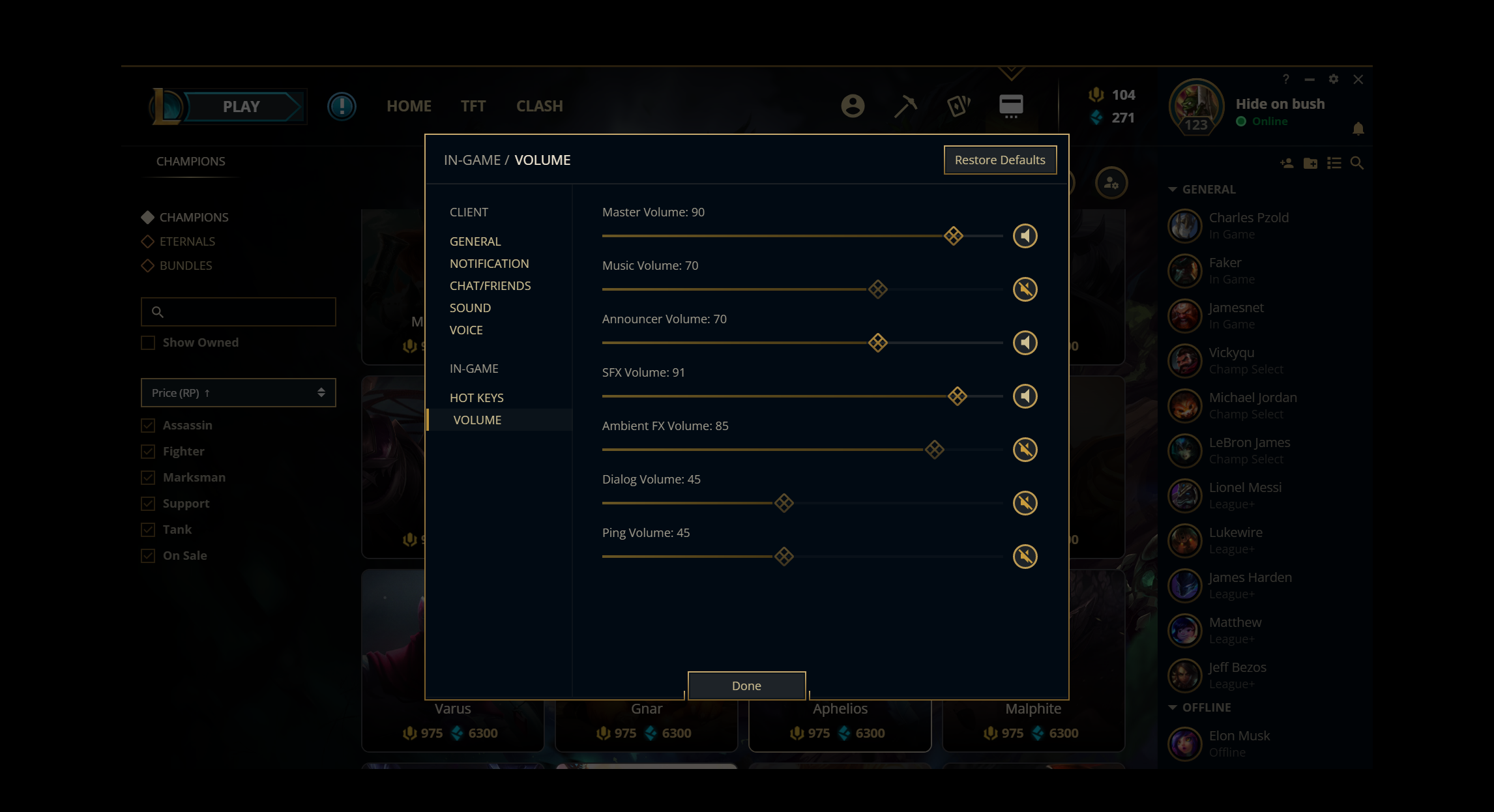The width and height of the screenshot is (1494, 812).
Task: Unmute the Music Volume speaker icon
Action: point(1025,289)
